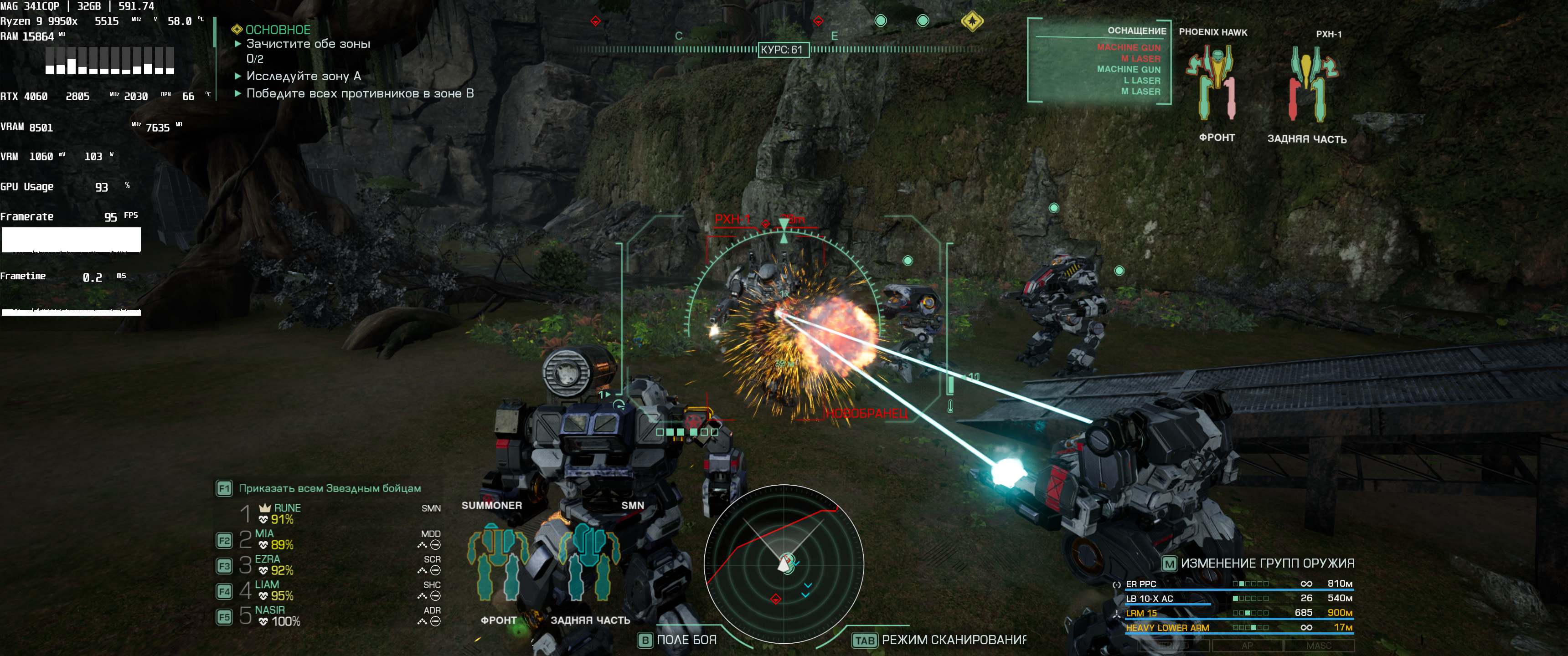Select squad leader Rune in the lance list

point(287,508)
